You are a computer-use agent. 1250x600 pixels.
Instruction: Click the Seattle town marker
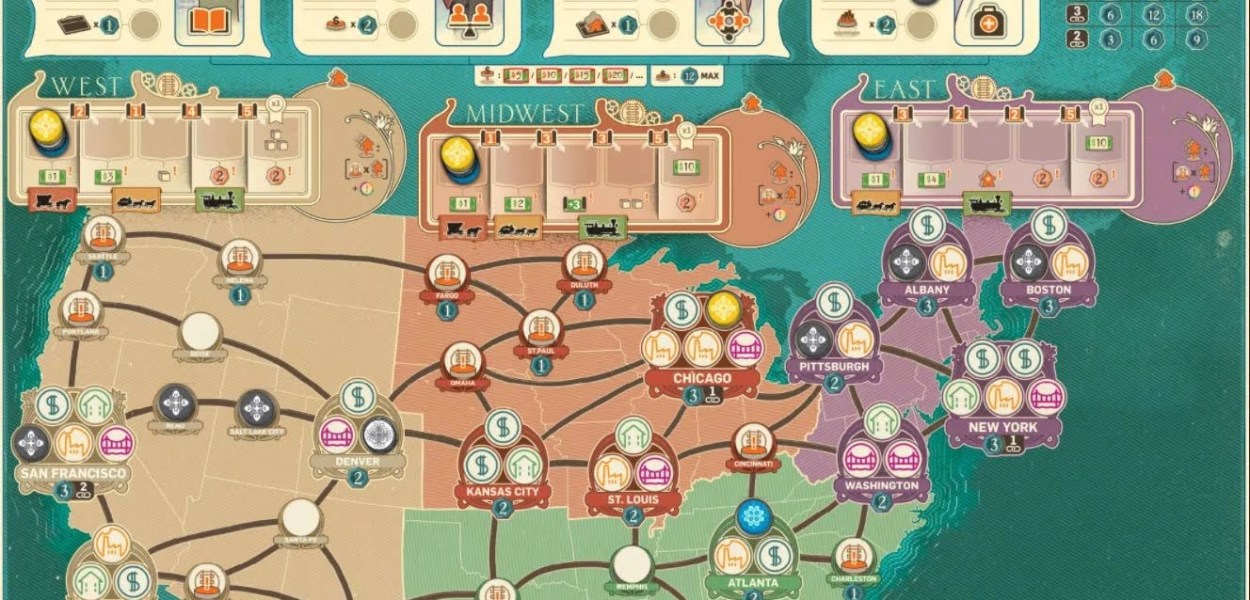103,236
